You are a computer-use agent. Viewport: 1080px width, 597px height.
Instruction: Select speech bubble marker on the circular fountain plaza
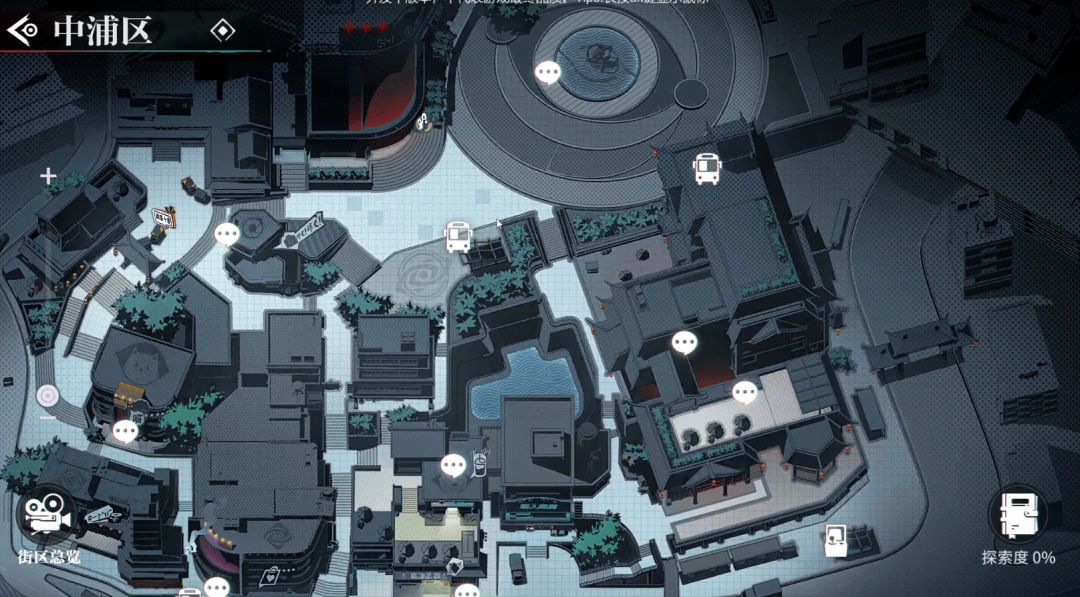[548, 72]
